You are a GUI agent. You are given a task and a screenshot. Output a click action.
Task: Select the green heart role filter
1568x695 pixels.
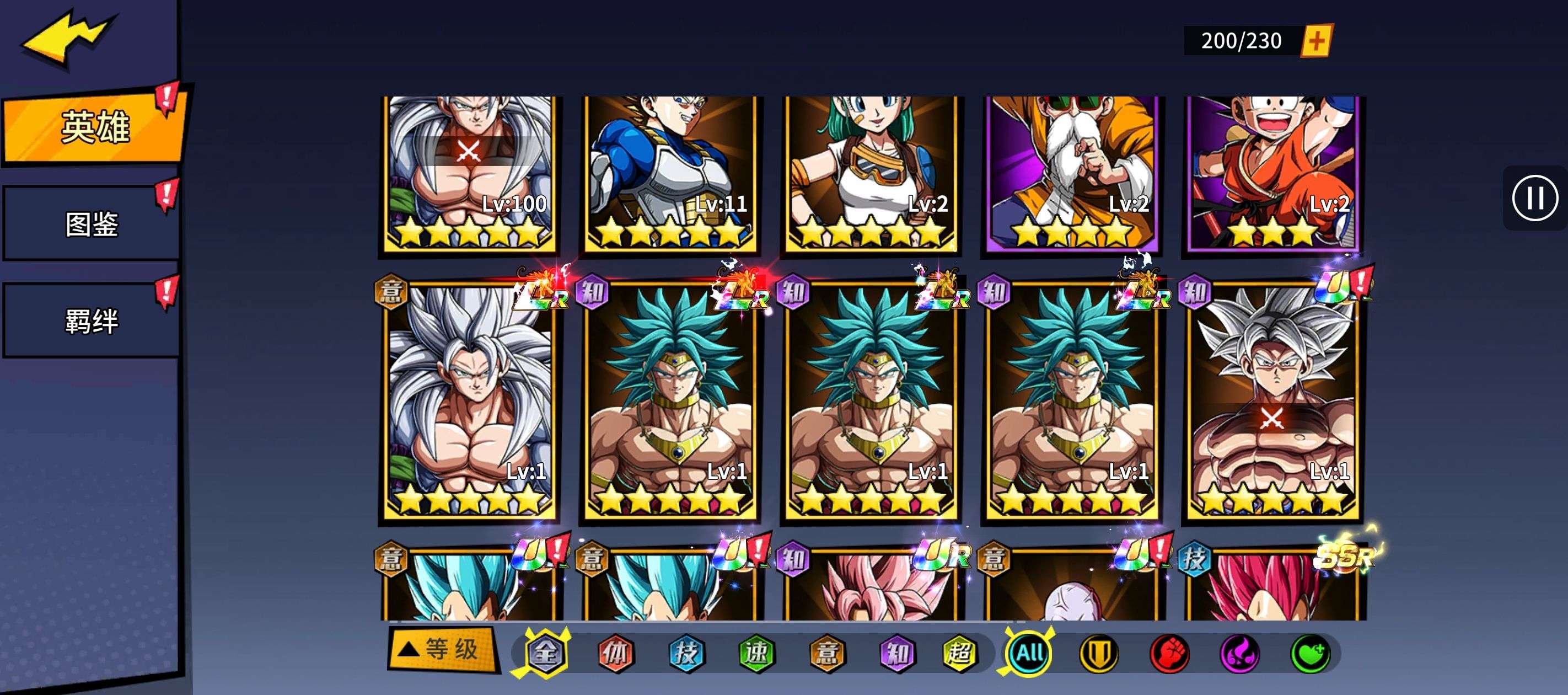pos(1311,654)
